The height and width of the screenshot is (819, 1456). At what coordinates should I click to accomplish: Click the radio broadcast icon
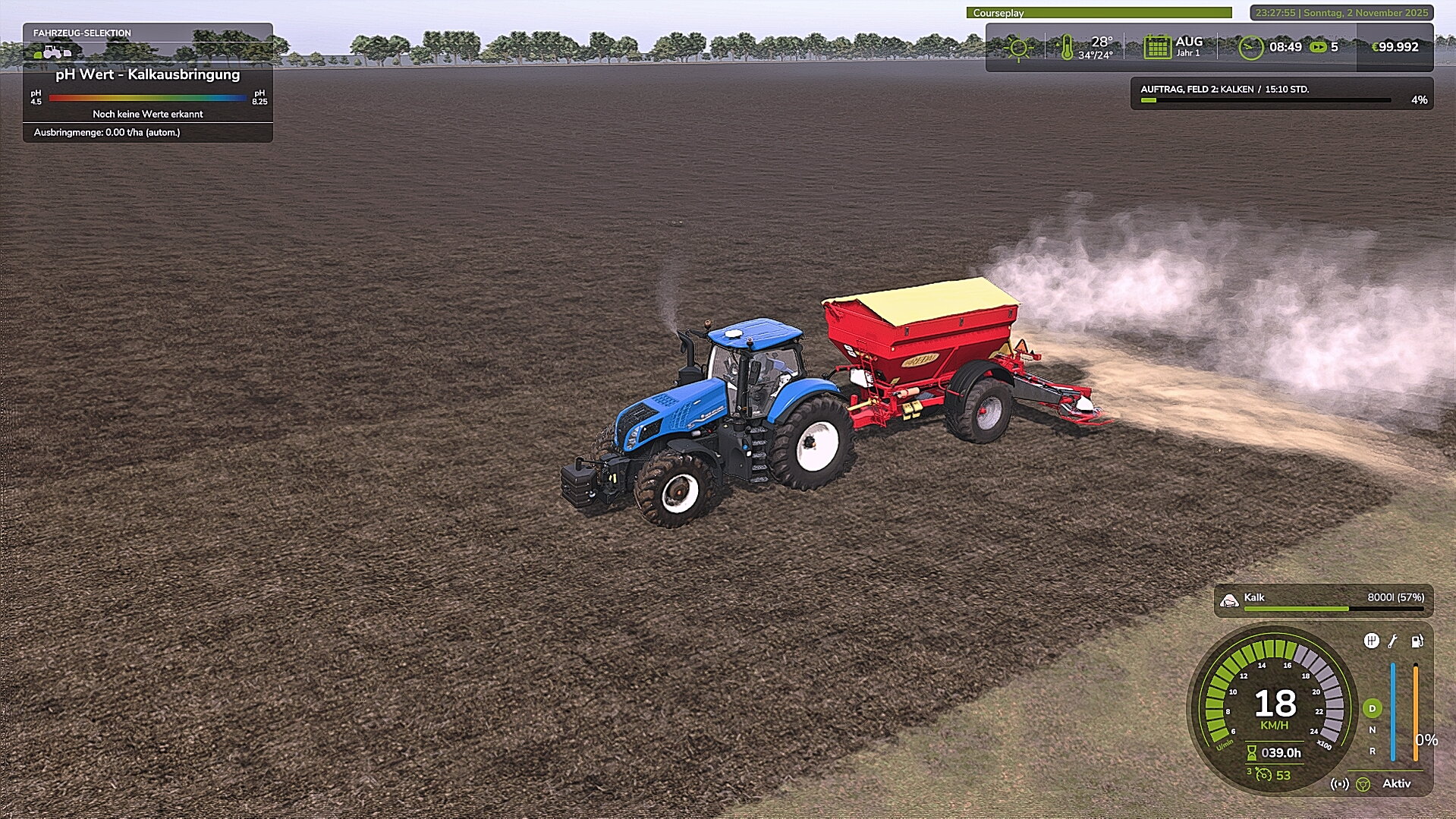click(1339, 783)
